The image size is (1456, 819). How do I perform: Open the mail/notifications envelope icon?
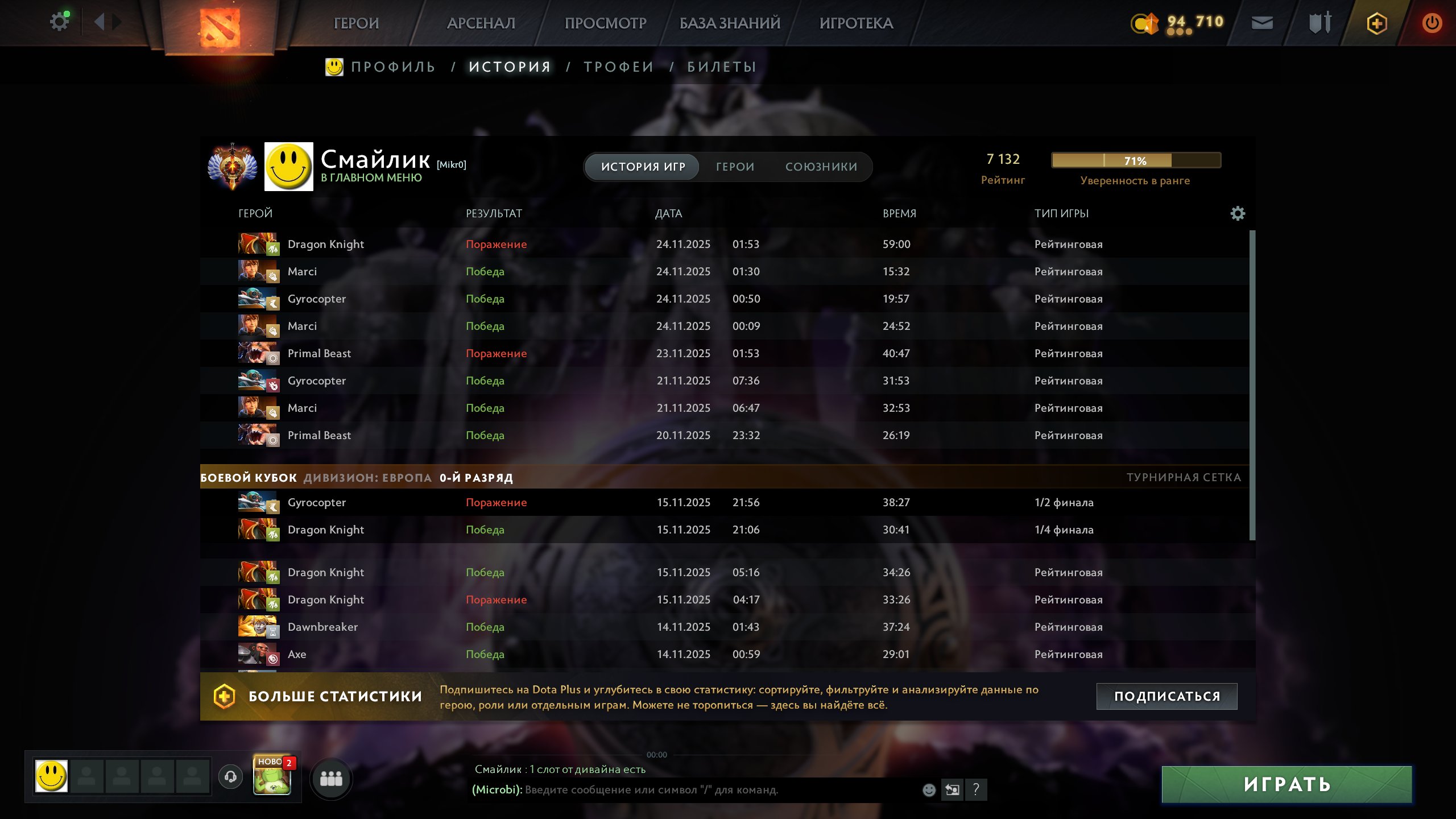pyautogui.click(x=1263, y=23)
